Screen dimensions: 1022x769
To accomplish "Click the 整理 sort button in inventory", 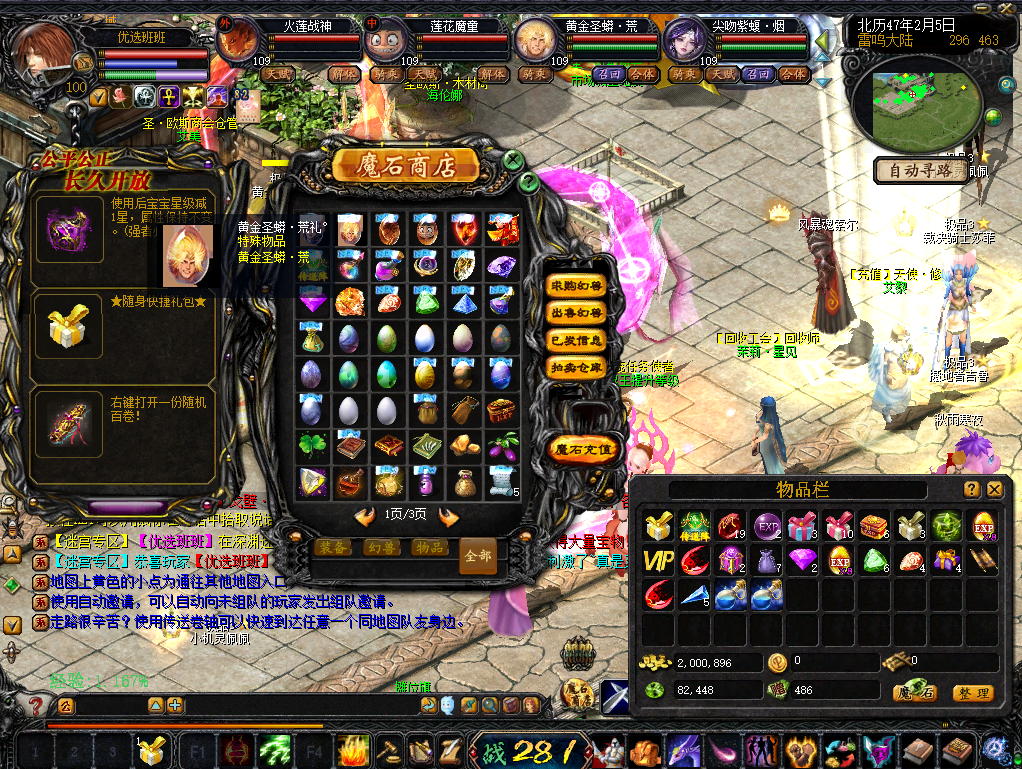I will tap(972, 693).
